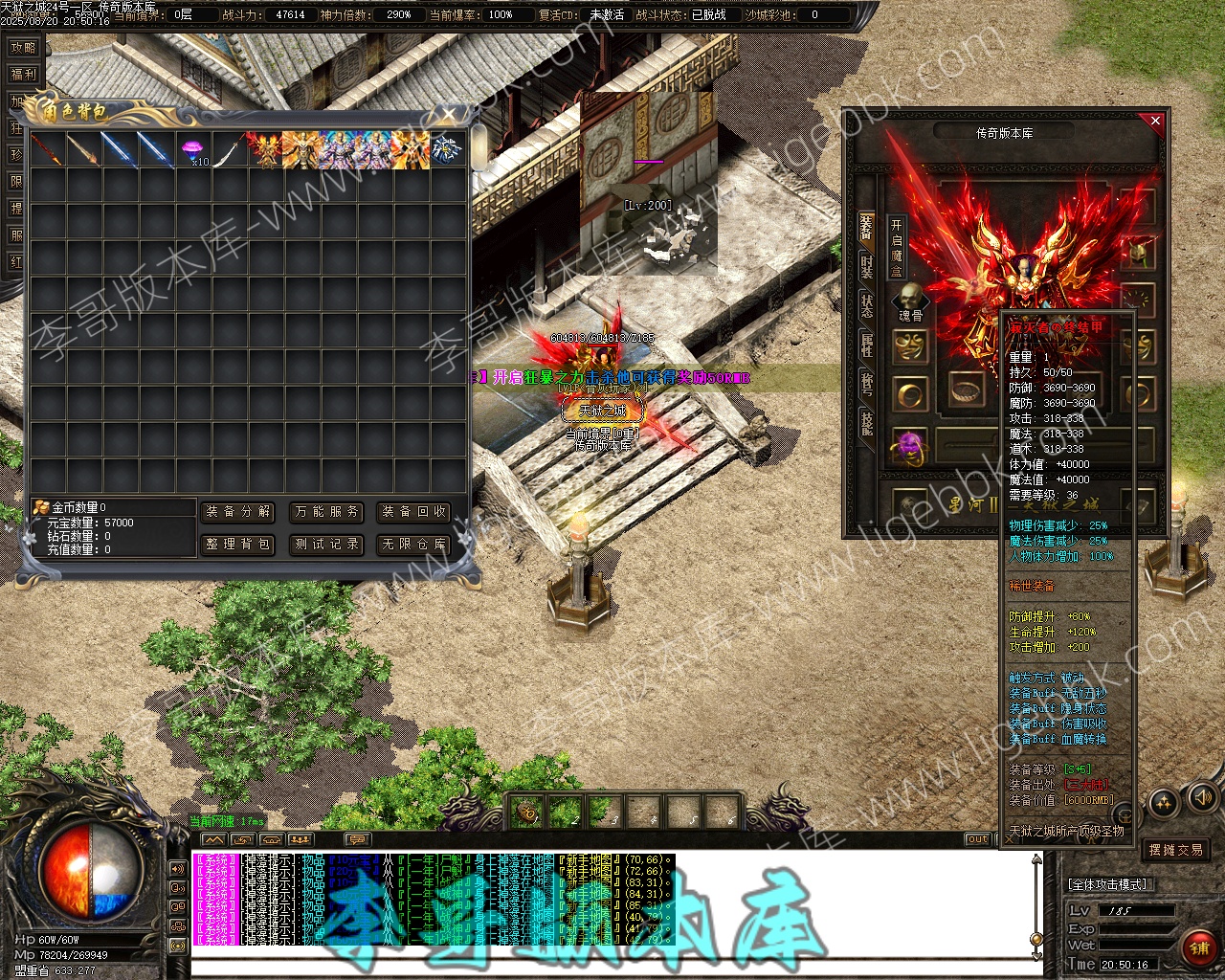Screen dimensions: 1225x980
Task: Open the 属性 attributes tab
Action: [x=866, y=345]
